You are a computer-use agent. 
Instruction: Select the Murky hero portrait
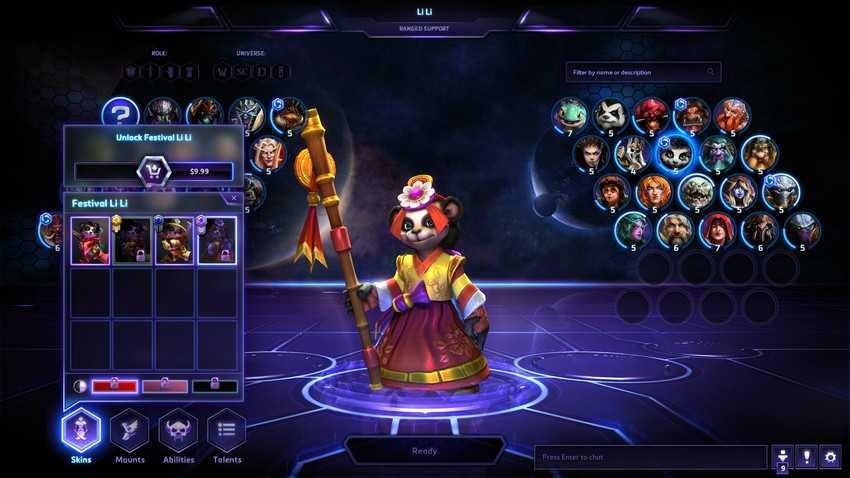pos(570,113)
